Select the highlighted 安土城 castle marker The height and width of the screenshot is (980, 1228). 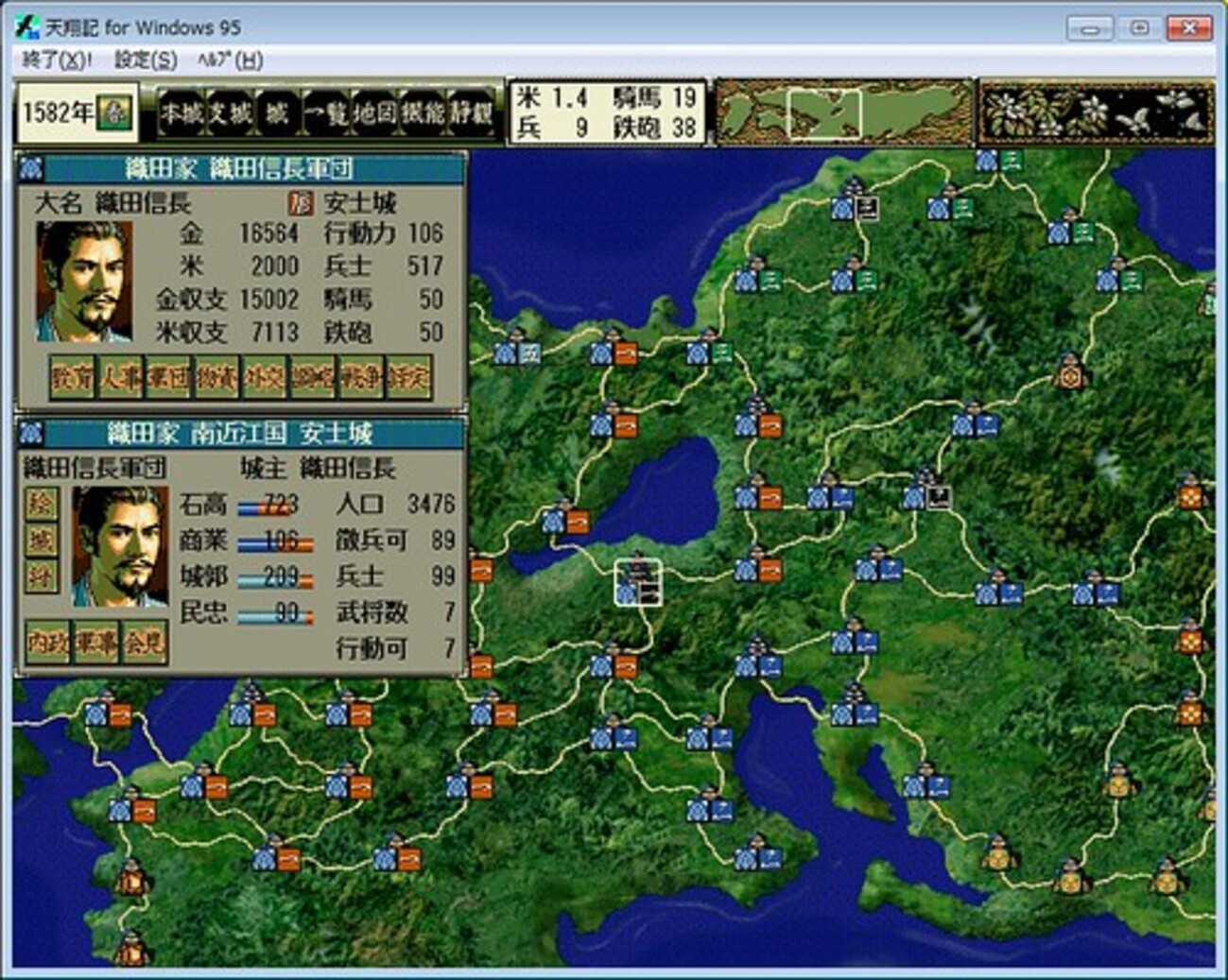coord(638,582)
